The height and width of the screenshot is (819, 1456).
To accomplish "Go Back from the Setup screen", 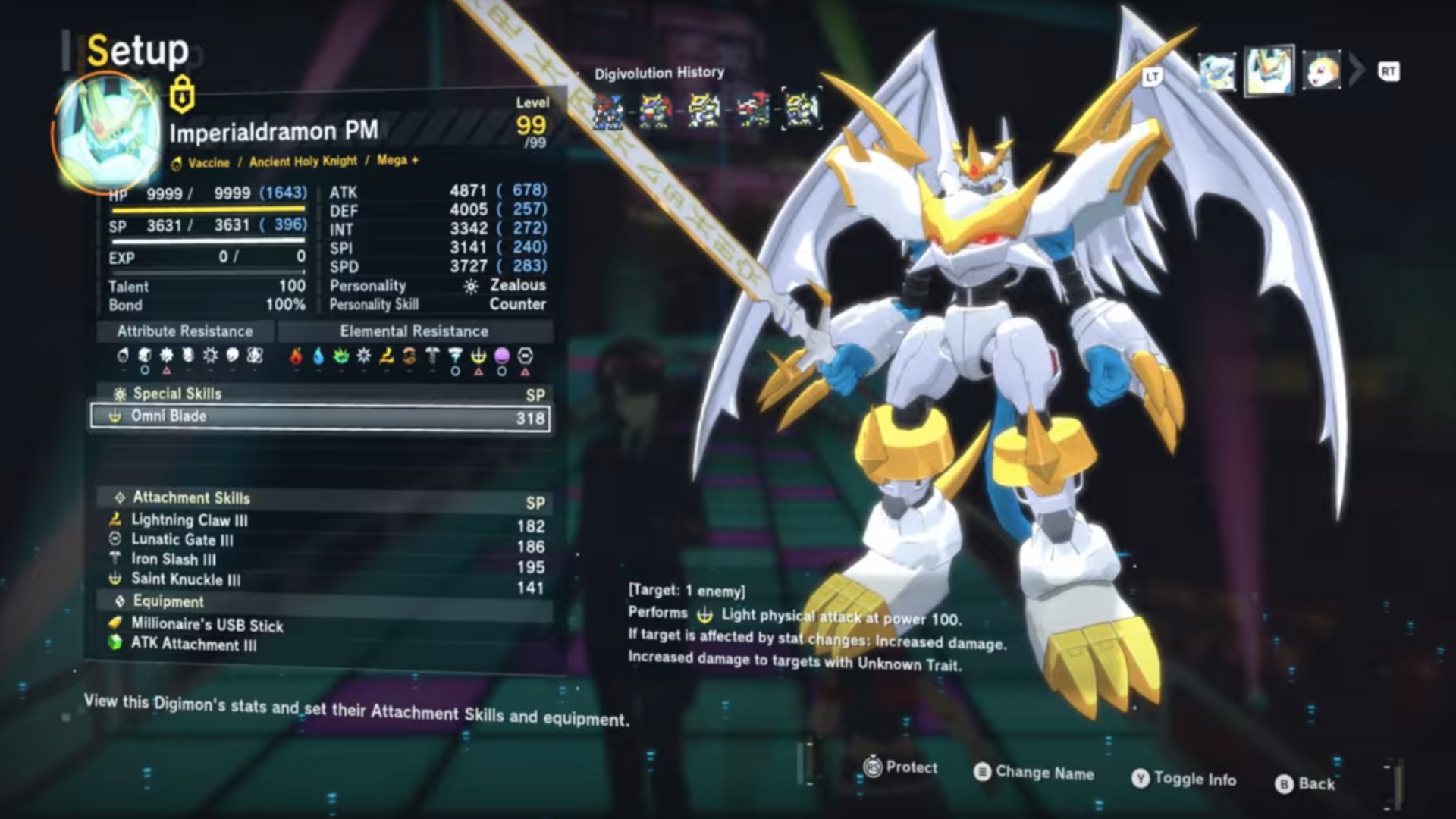I will 1305,783.
